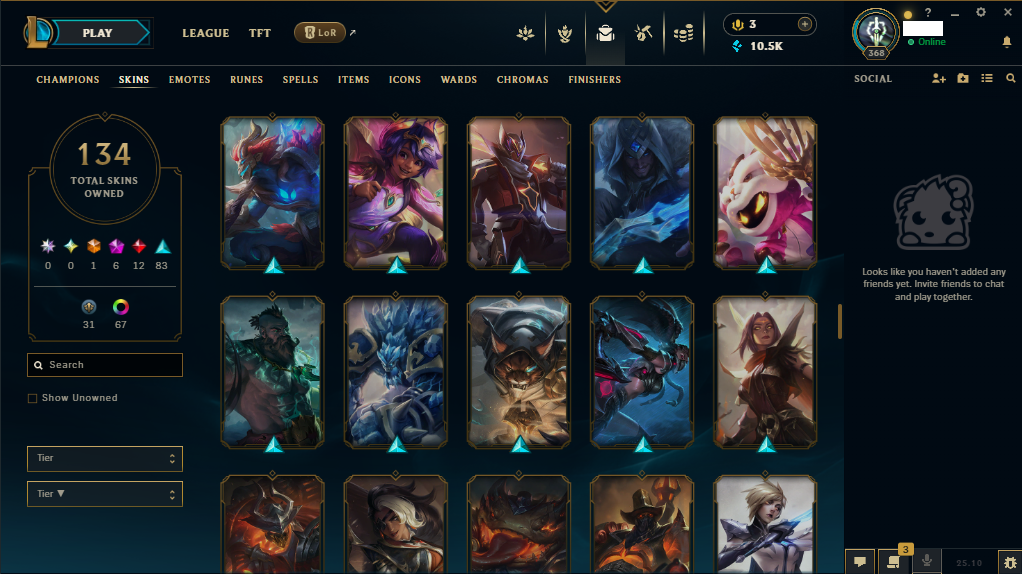Close the League client window
Image resolution: width=1022 pixels, height=574 pixels.
point(1007,12)
